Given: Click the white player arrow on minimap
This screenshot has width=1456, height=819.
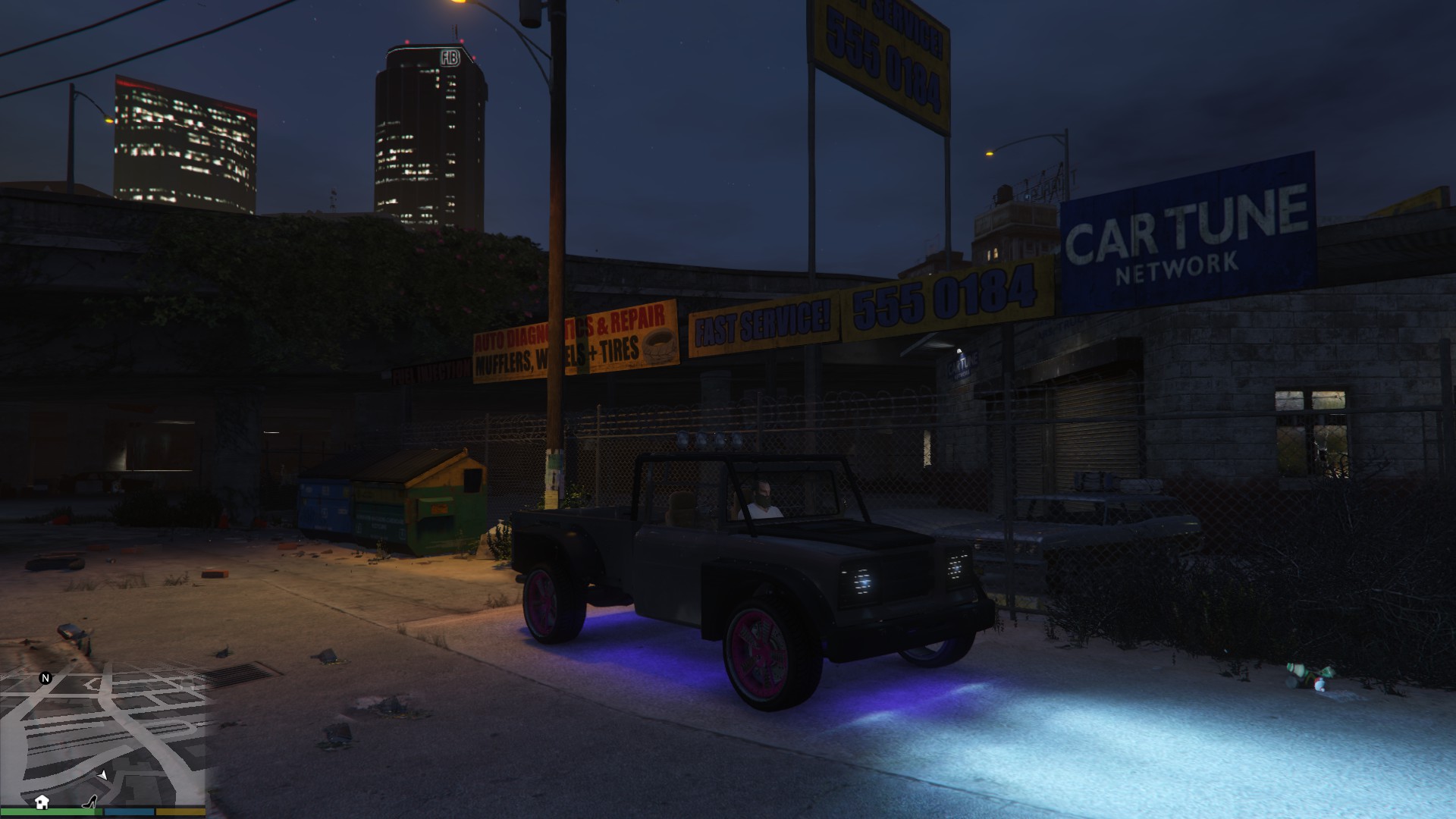Looking at the screenshot, I should (x=102, y=774).
